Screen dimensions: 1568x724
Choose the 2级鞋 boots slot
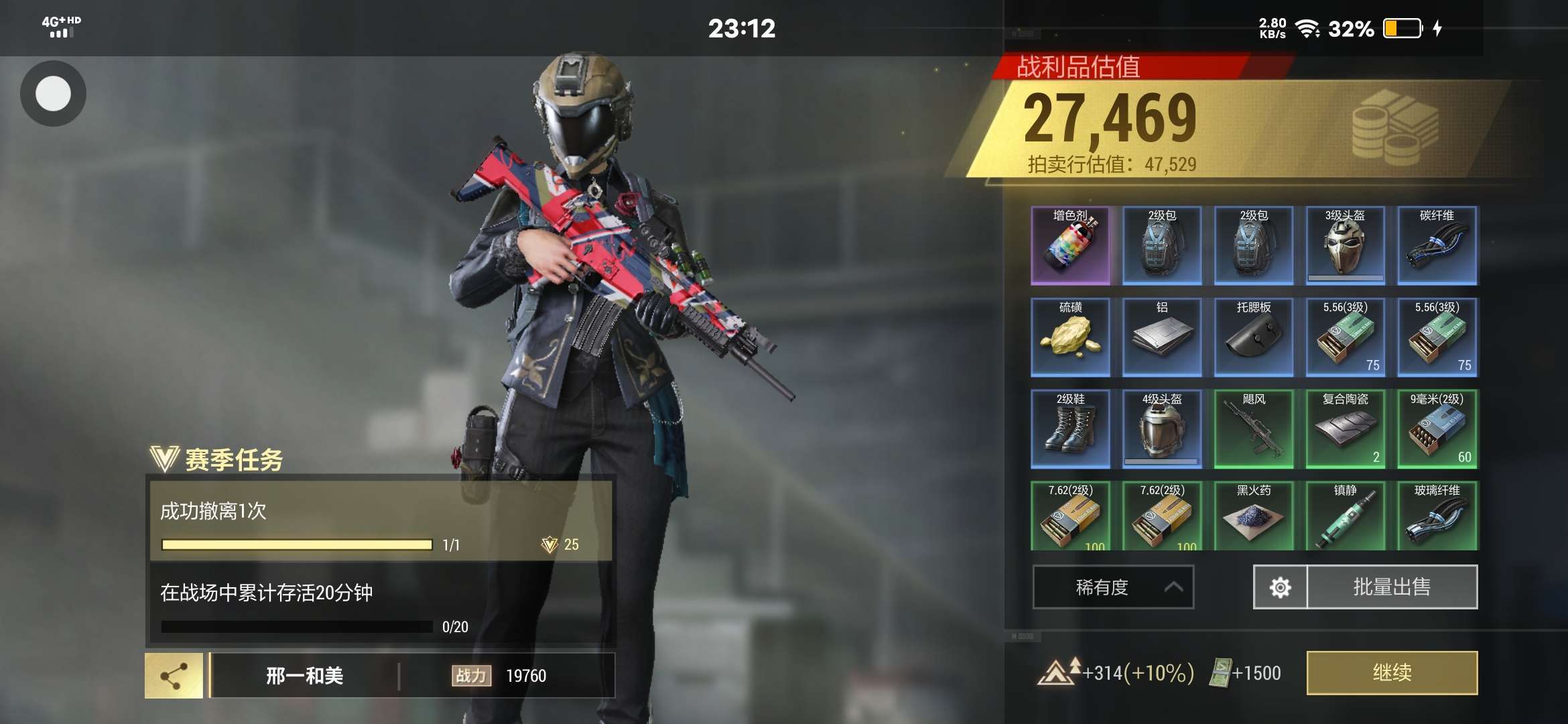click(x=1070, y=429)
